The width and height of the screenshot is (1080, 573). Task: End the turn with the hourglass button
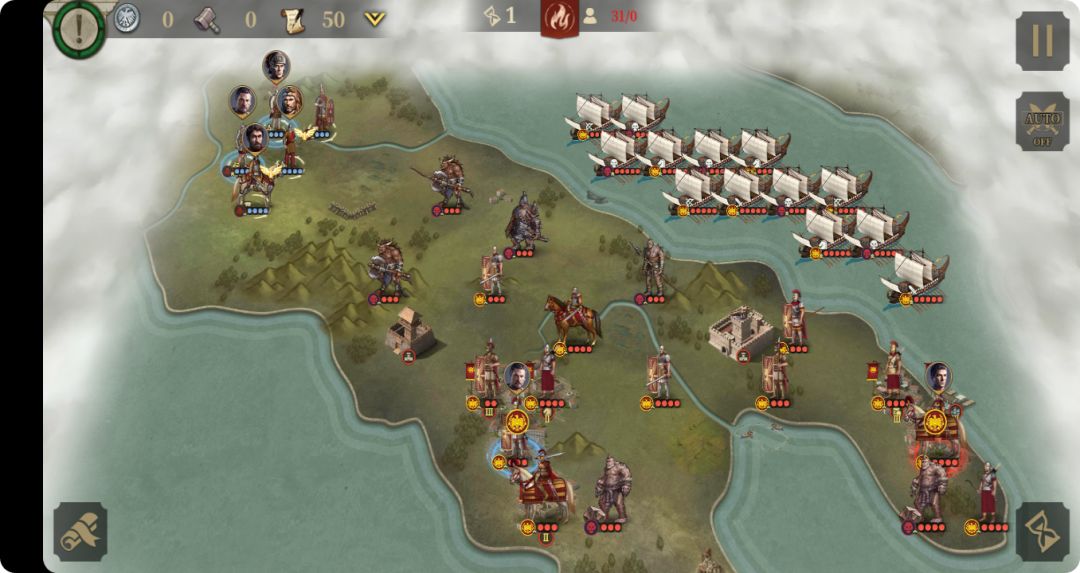click(x=1042, y=531)
